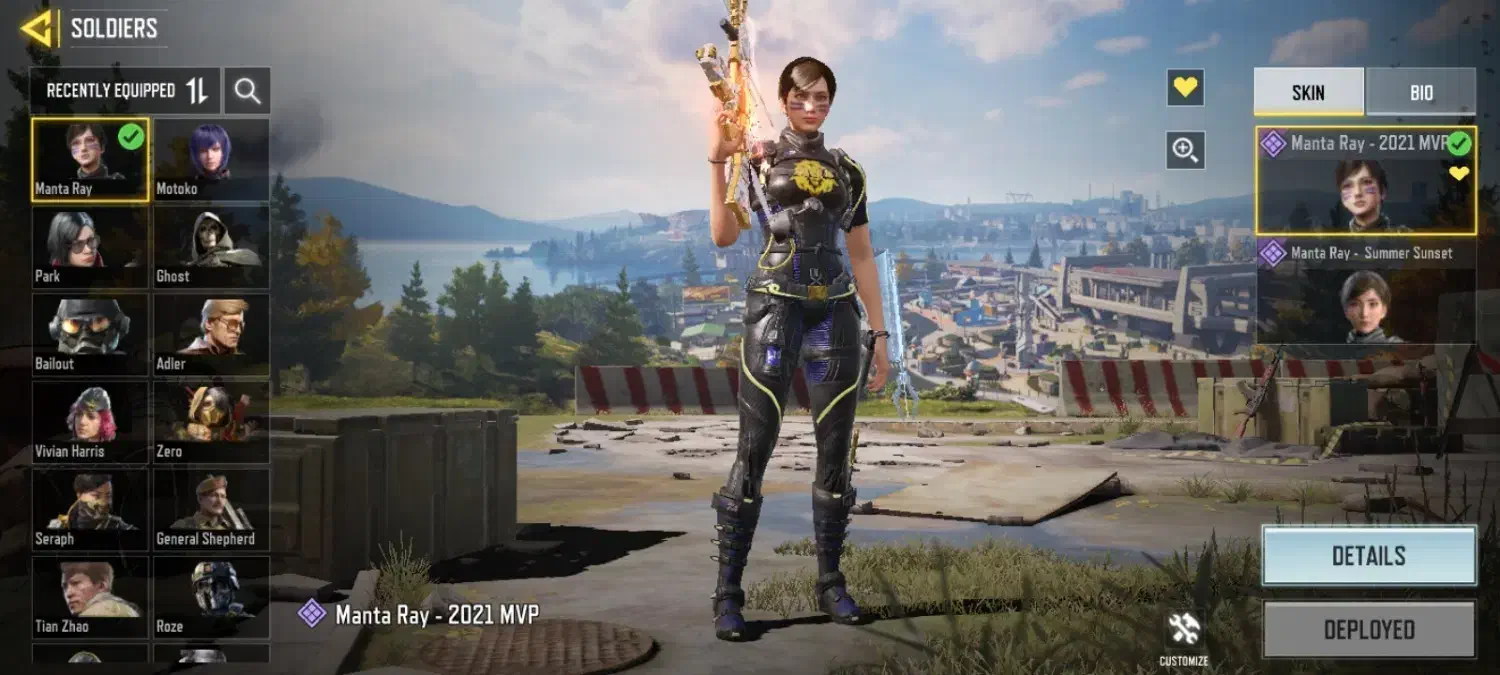
Task: Select the Adler soldier tile
Action: click(x=211, y=335)
